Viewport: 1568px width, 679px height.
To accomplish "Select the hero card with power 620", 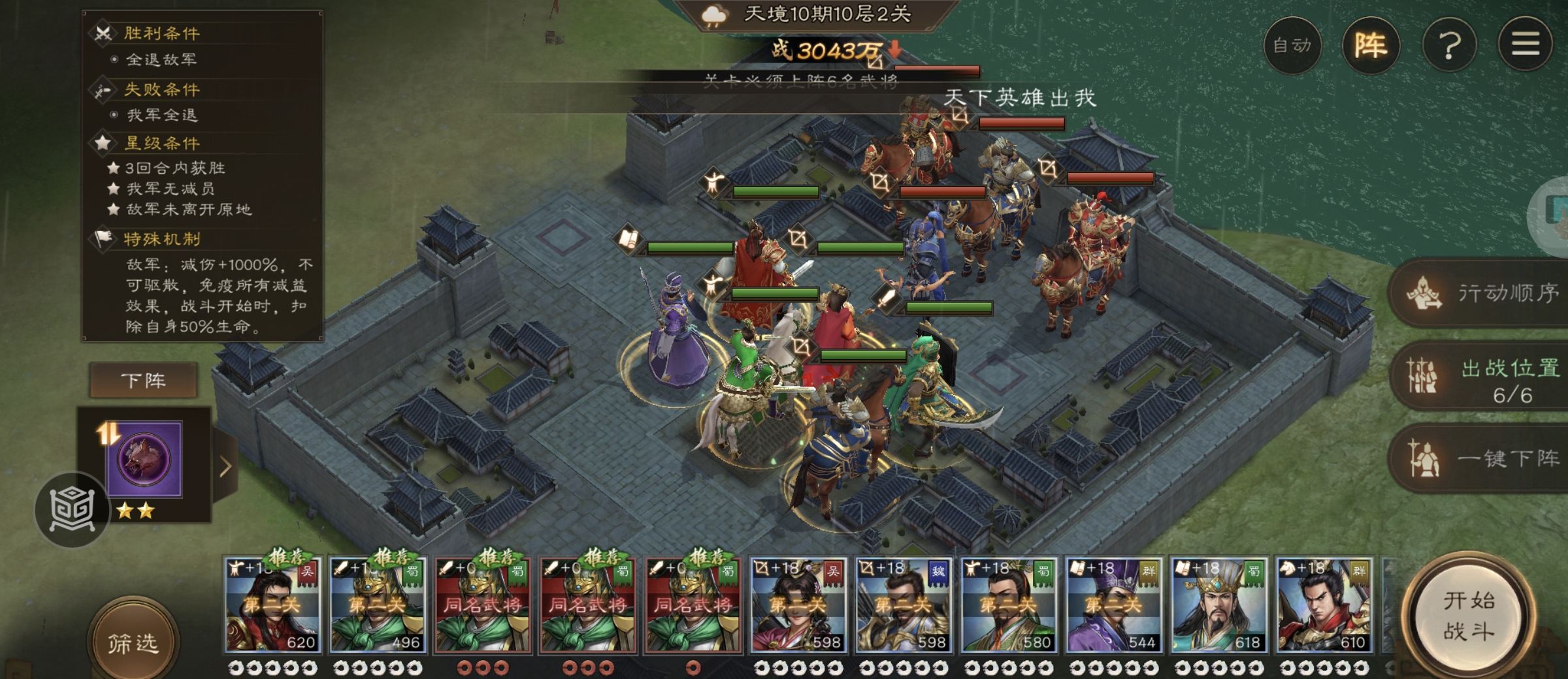I will click(x=272, y=605).
